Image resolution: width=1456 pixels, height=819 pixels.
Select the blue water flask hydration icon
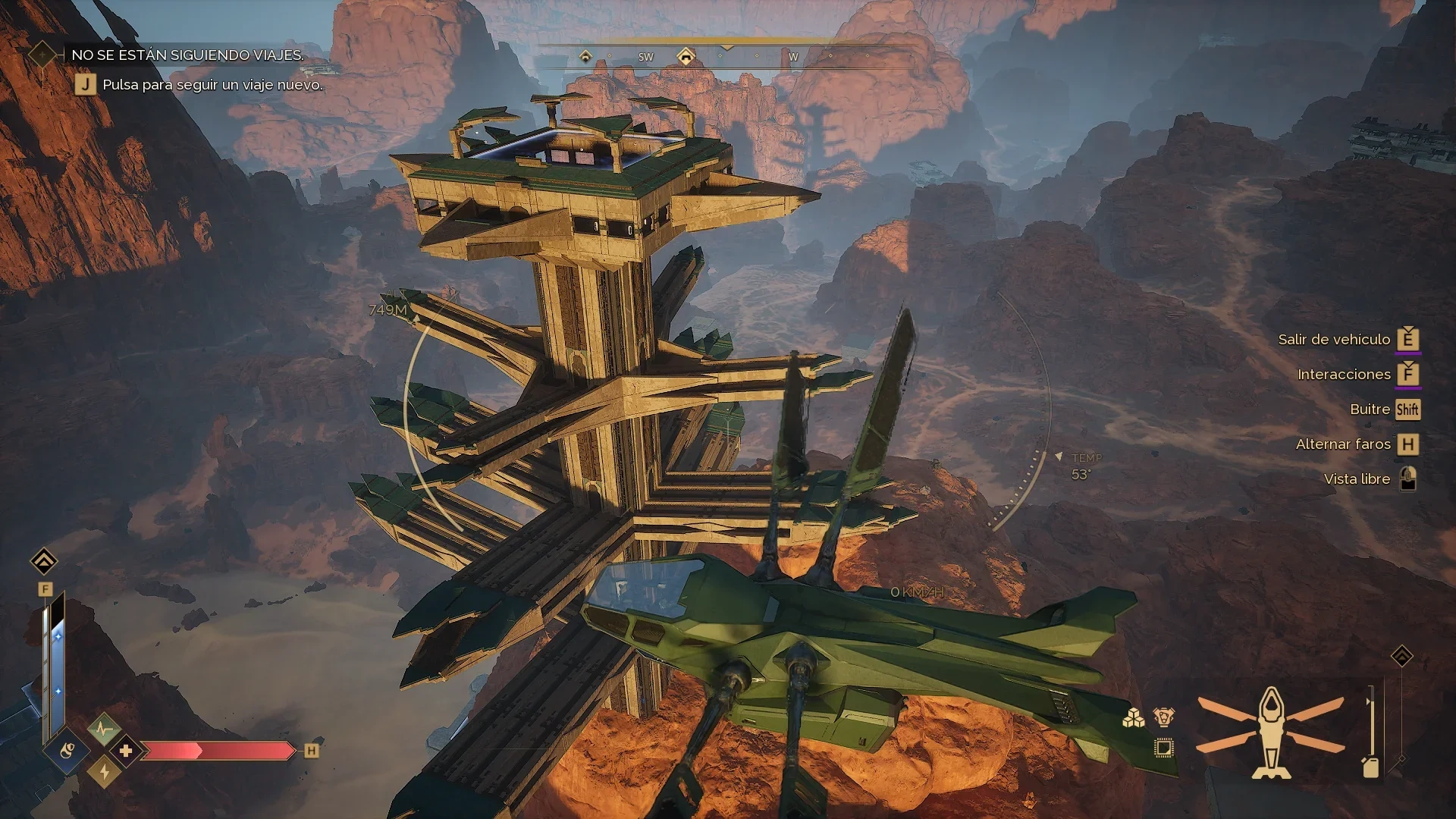tap(67, 752)
